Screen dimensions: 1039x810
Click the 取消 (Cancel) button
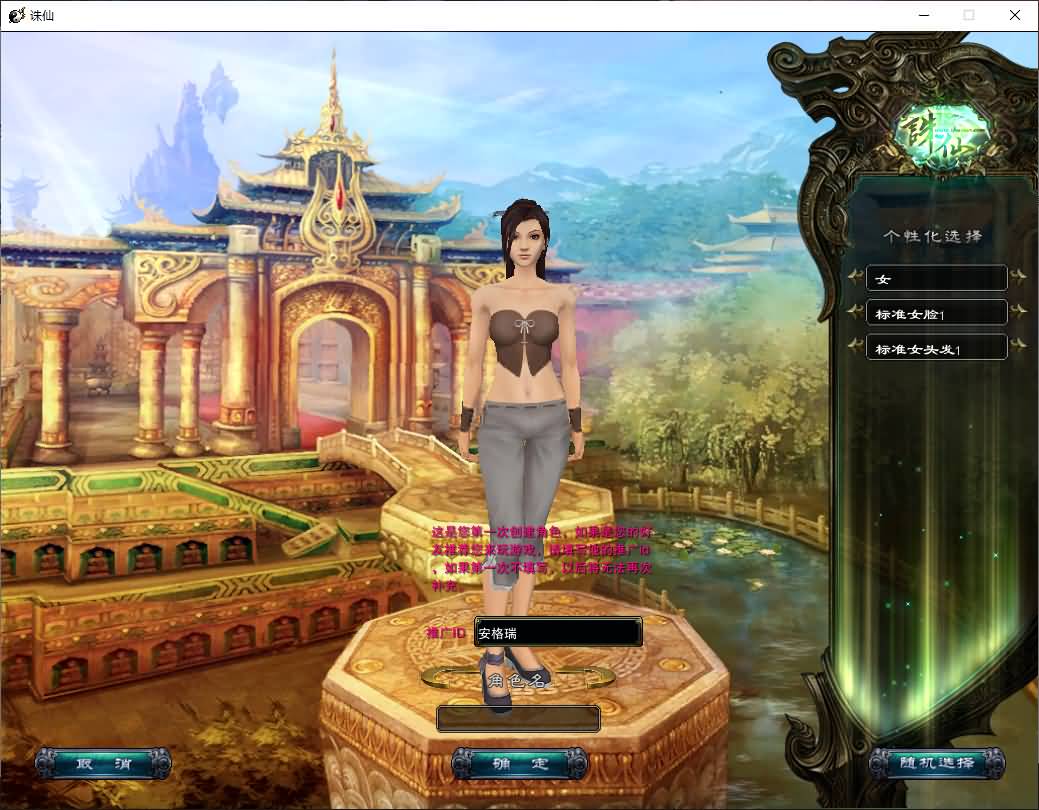tap(103, 764)
